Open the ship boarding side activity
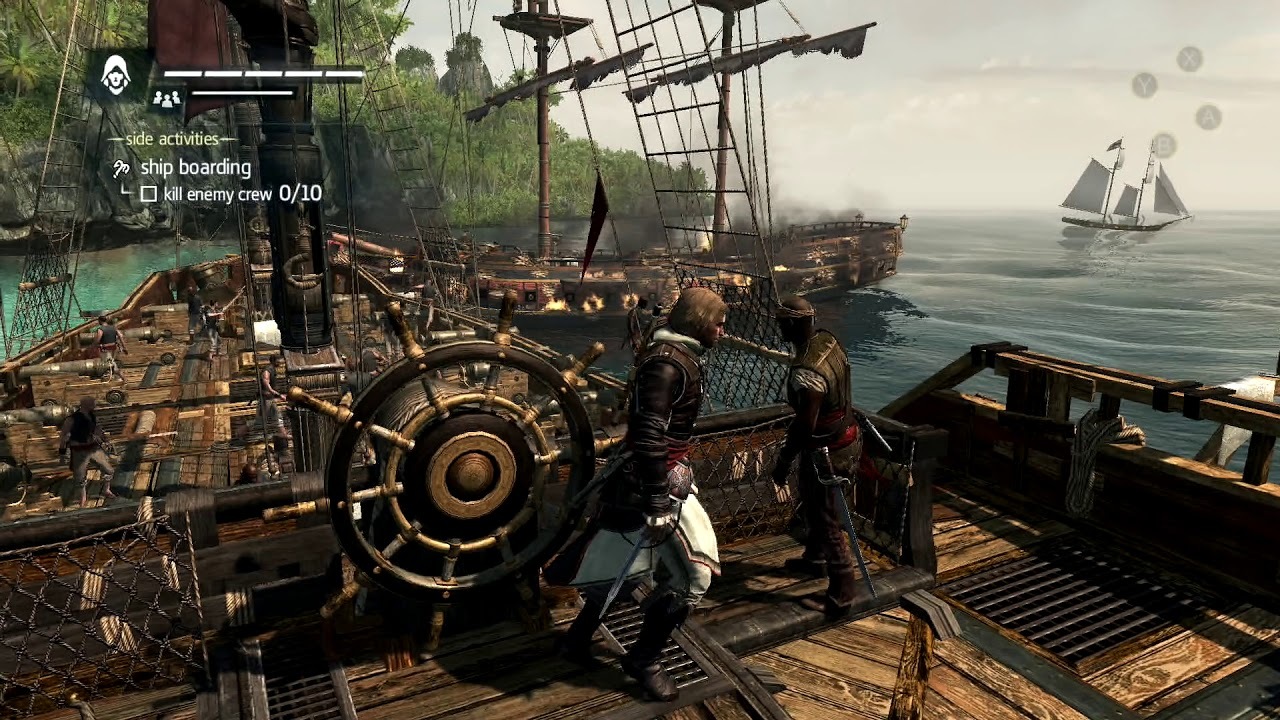This screenshot has height=720, width=1280. point(194,167)
